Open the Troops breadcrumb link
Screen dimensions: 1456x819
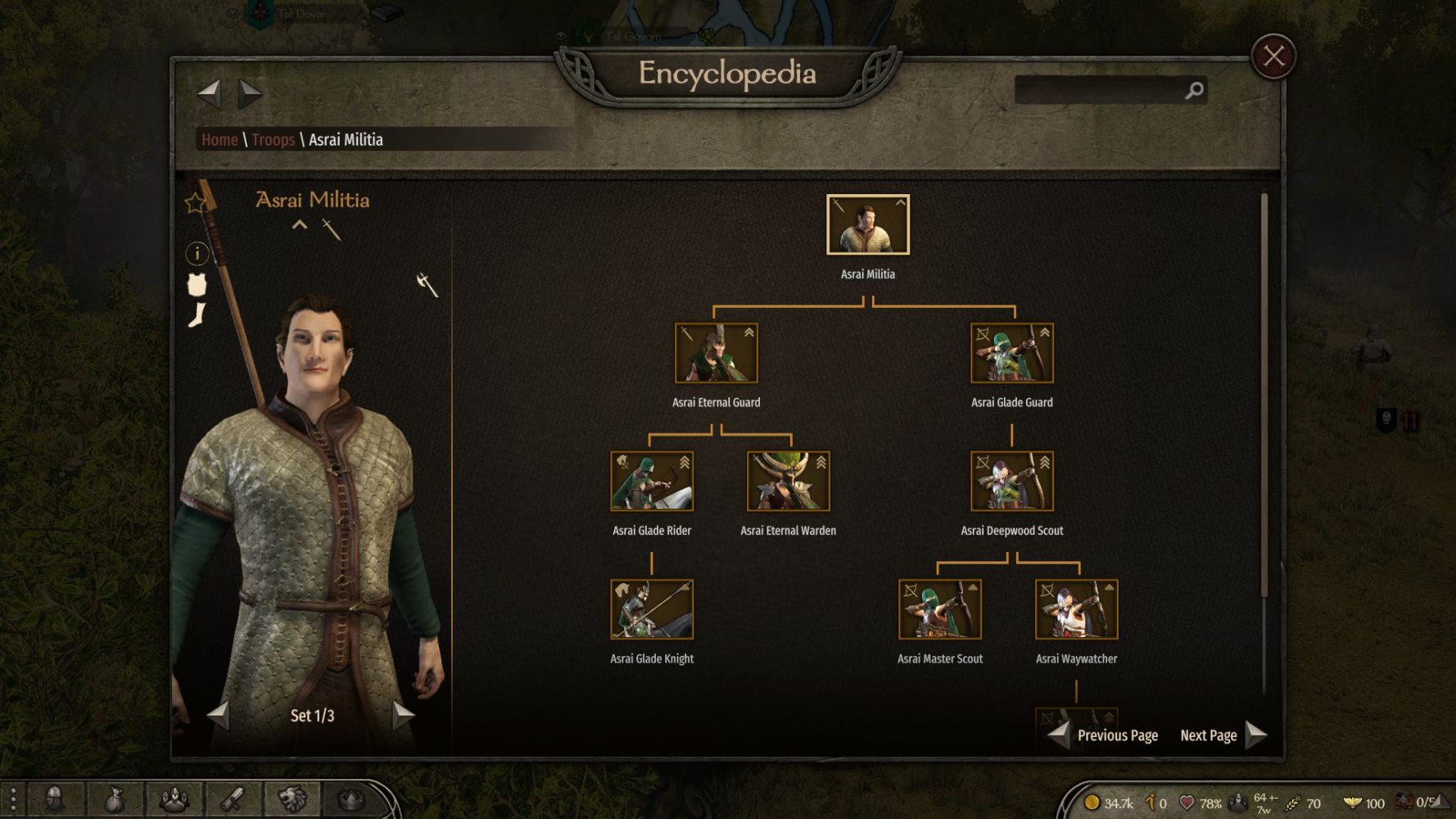pyautogui.click(x=273, y=140)
